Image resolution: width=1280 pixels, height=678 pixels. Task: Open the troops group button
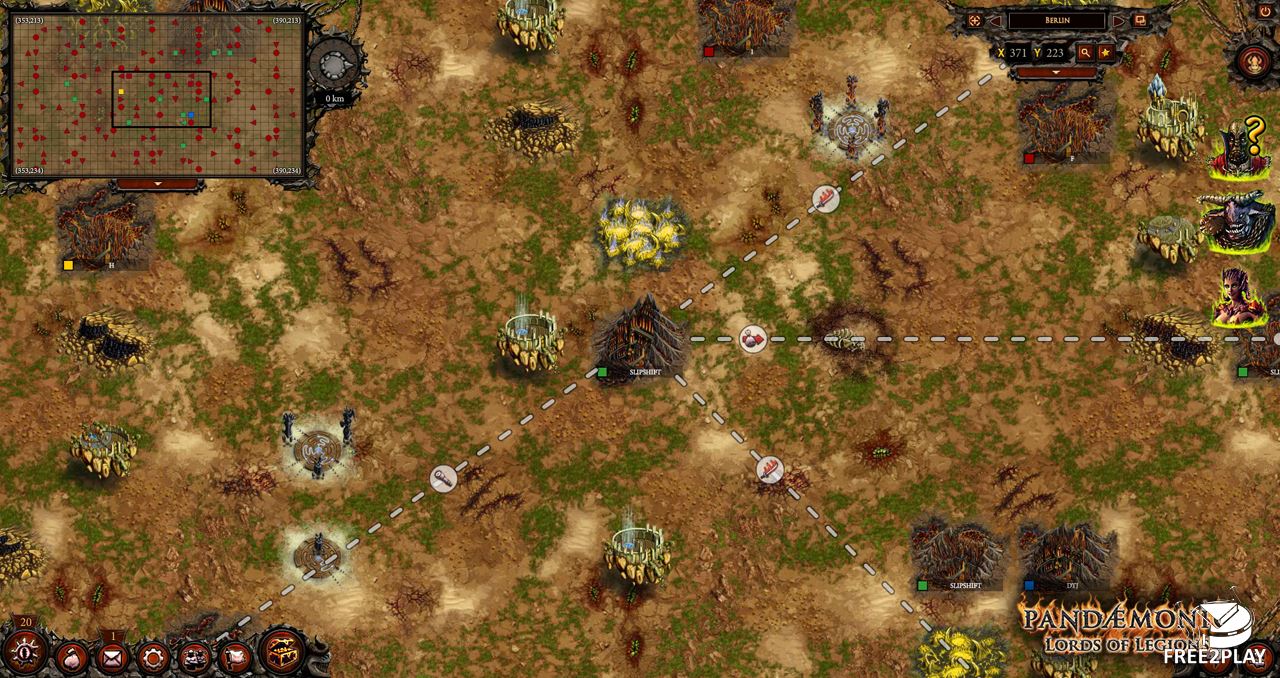click(x=194, y=658)
